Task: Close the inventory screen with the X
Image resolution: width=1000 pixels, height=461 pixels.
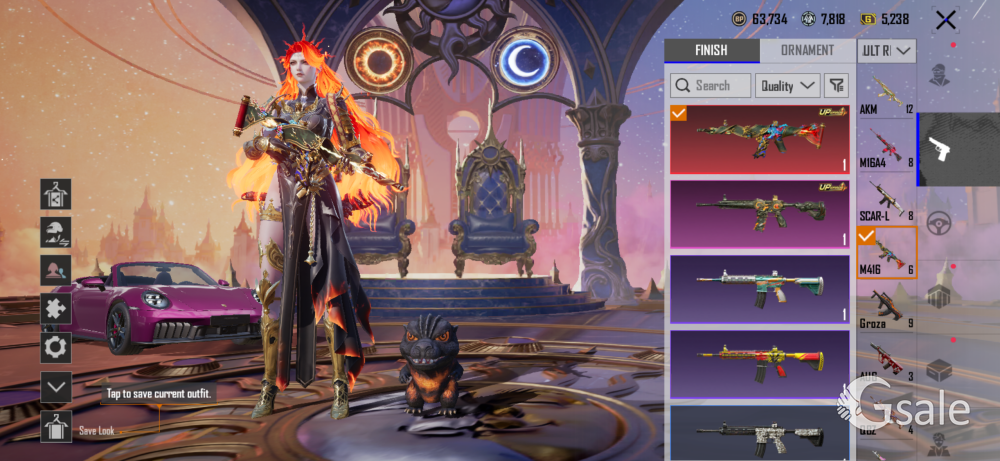Action: click(x=945, y=19)
